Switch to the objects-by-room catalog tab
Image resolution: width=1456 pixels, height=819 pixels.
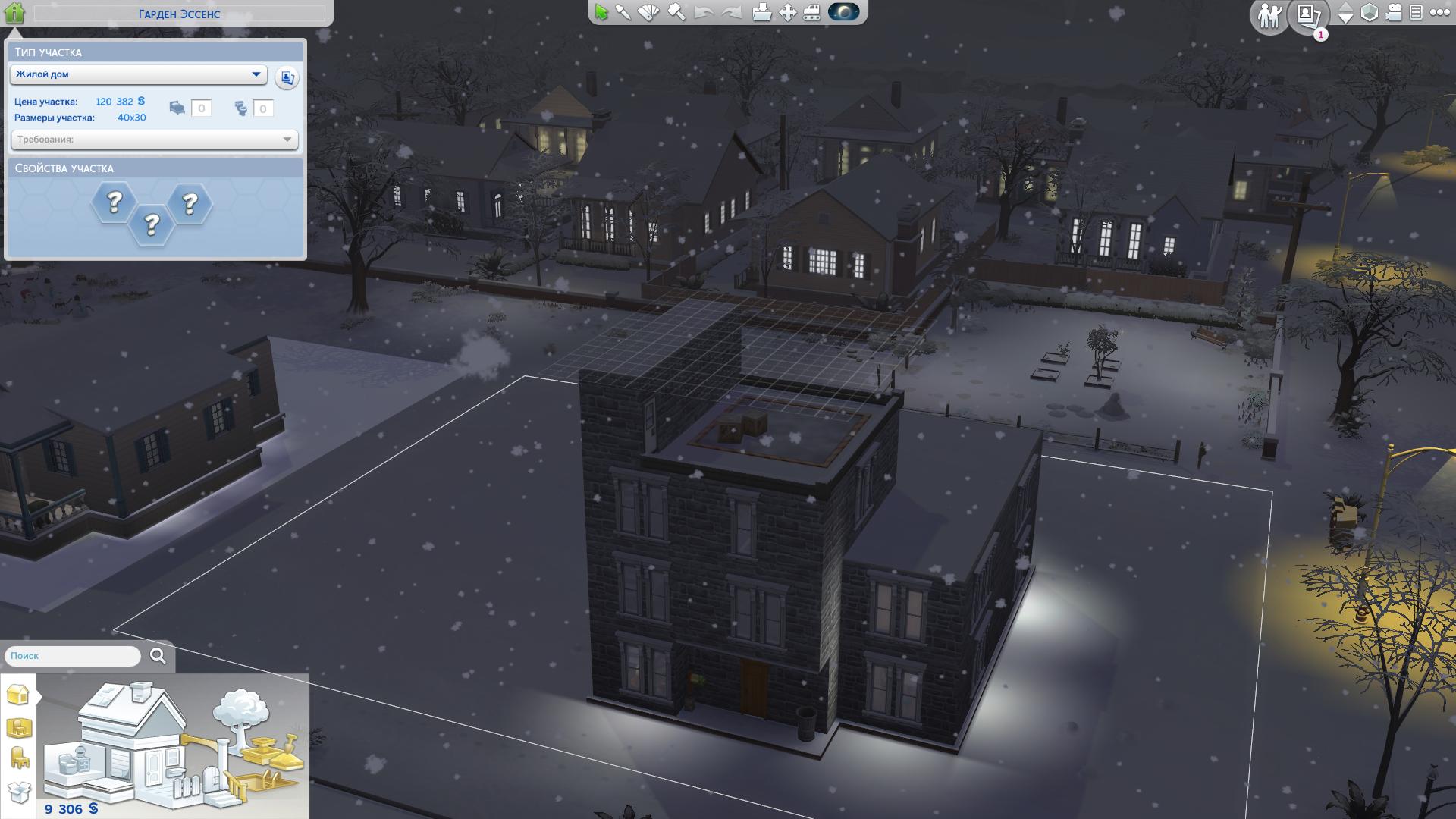tap(18, 728)
